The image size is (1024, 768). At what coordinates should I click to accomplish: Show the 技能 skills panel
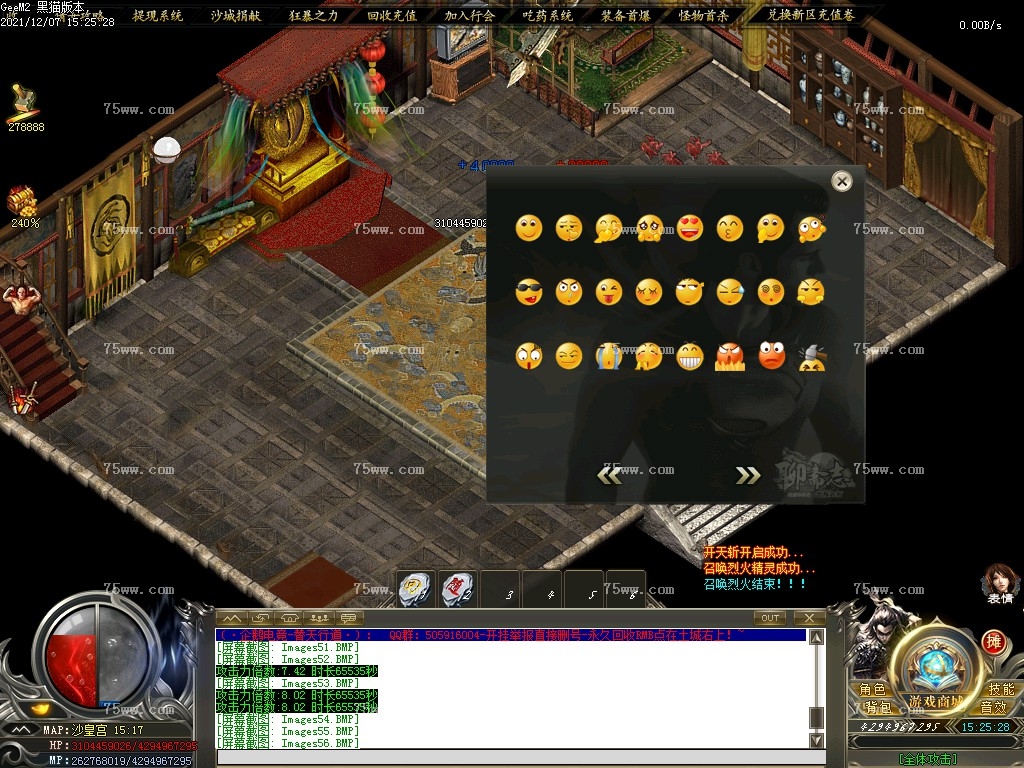click(1000, 689)
